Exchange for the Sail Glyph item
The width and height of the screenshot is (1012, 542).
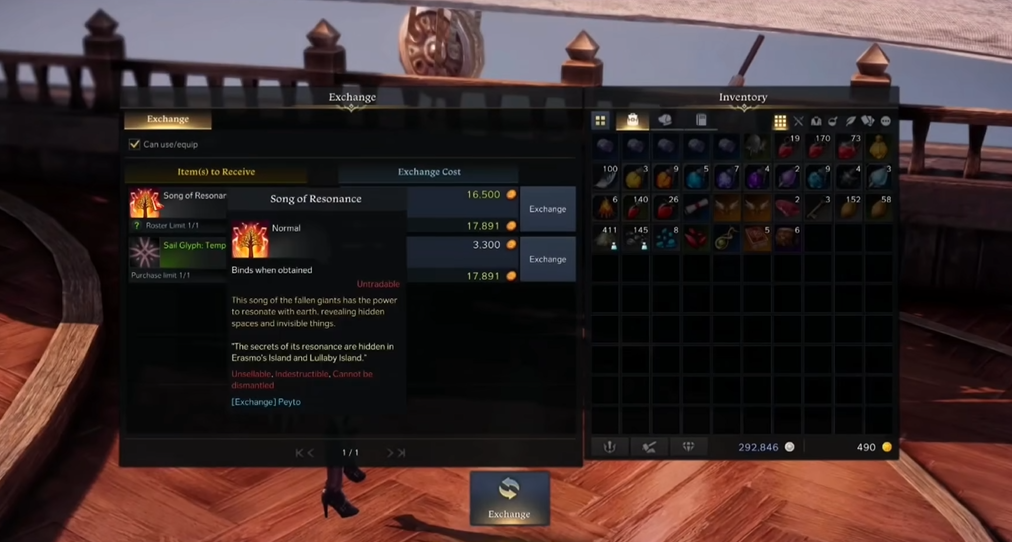click(x=547, y=259)
